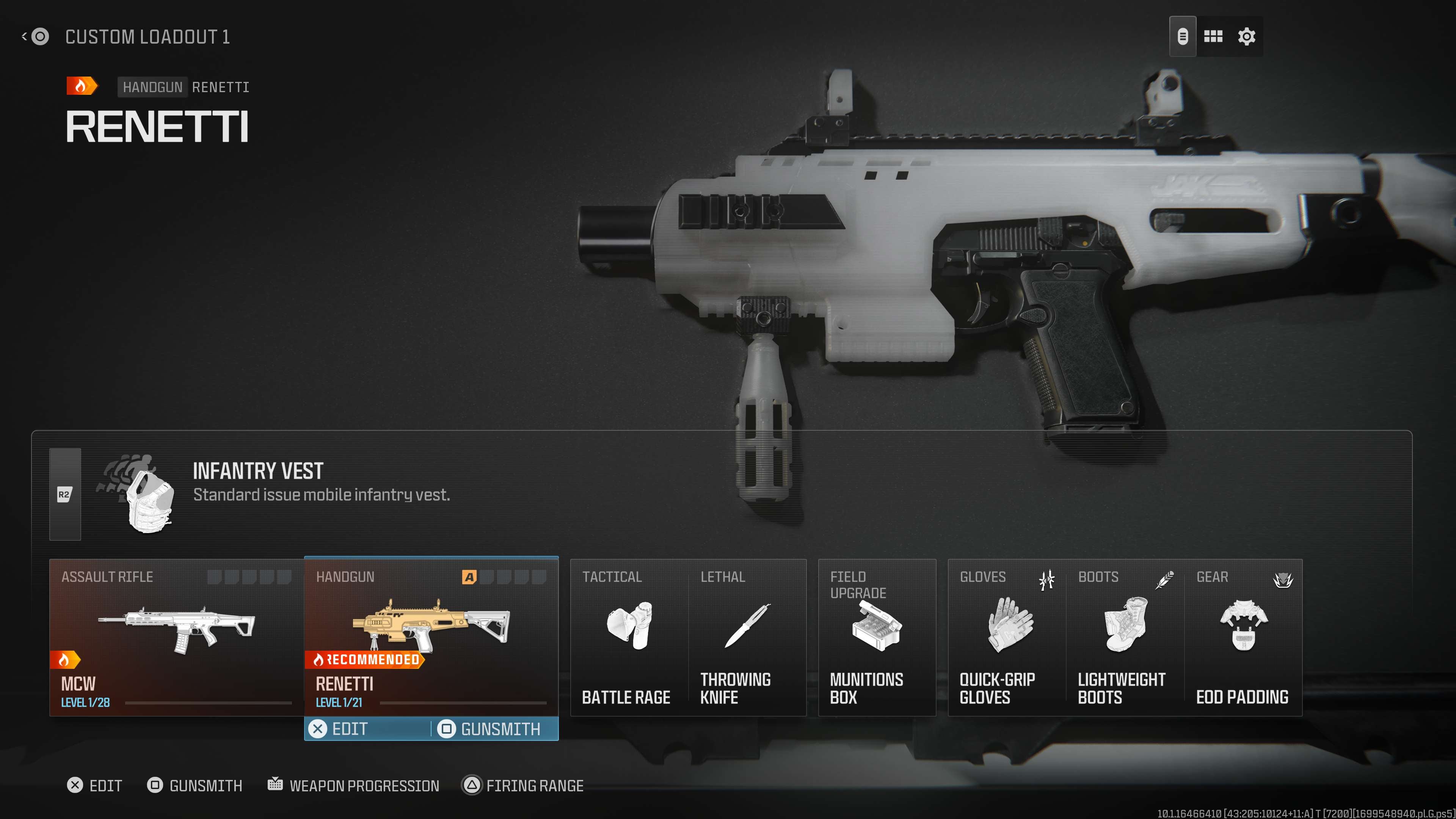Open the Battle Rage tactical slot
Screen dimensions: 1456x819
pos(629,637)
